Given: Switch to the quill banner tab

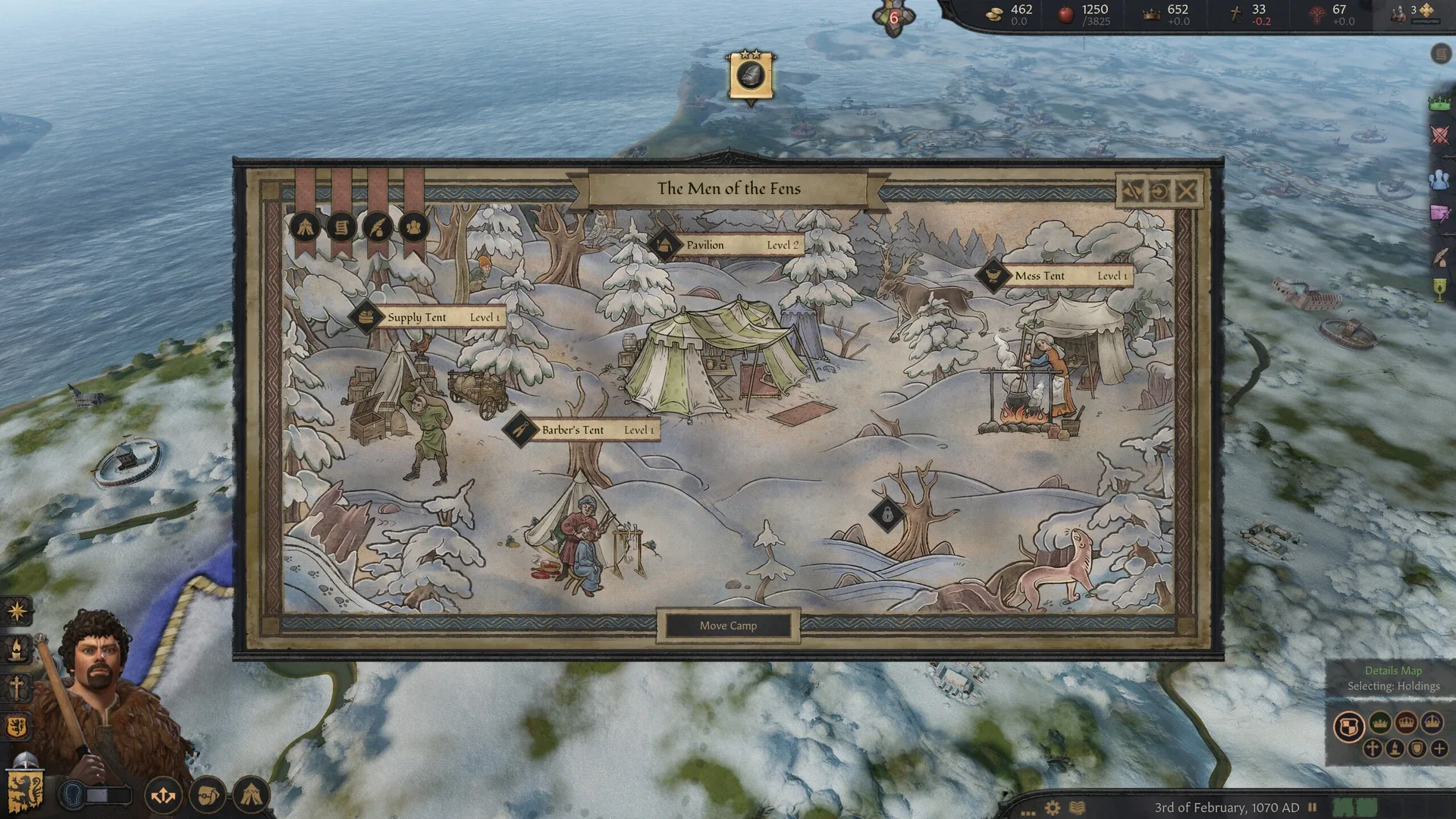Looking at the screenshot, I should (x=378, y=227).
